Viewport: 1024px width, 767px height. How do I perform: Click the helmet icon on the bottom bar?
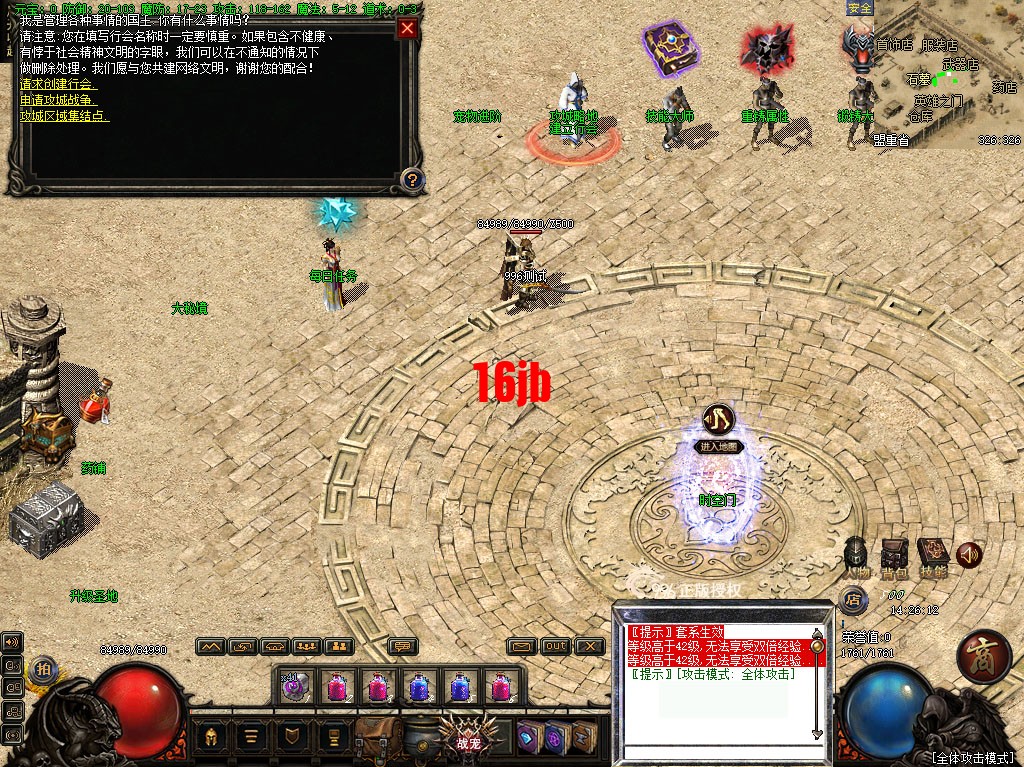(212, 738)
